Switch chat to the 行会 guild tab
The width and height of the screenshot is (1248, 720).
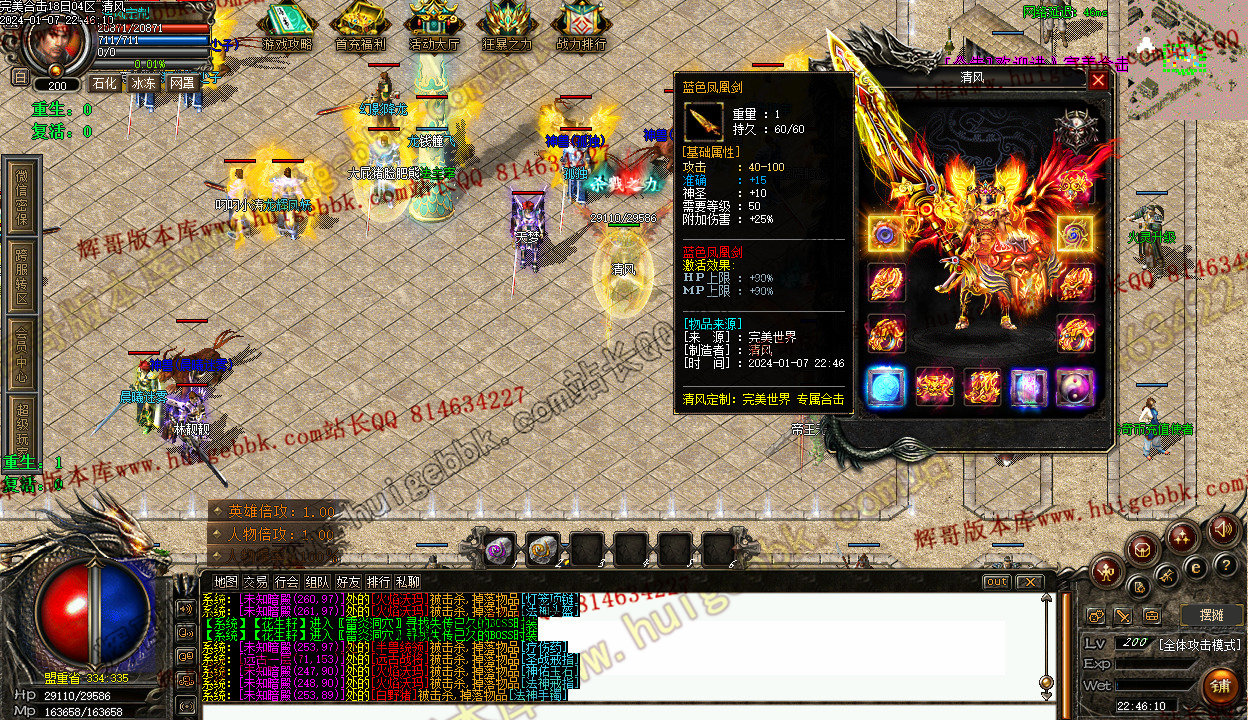[287, 582]
